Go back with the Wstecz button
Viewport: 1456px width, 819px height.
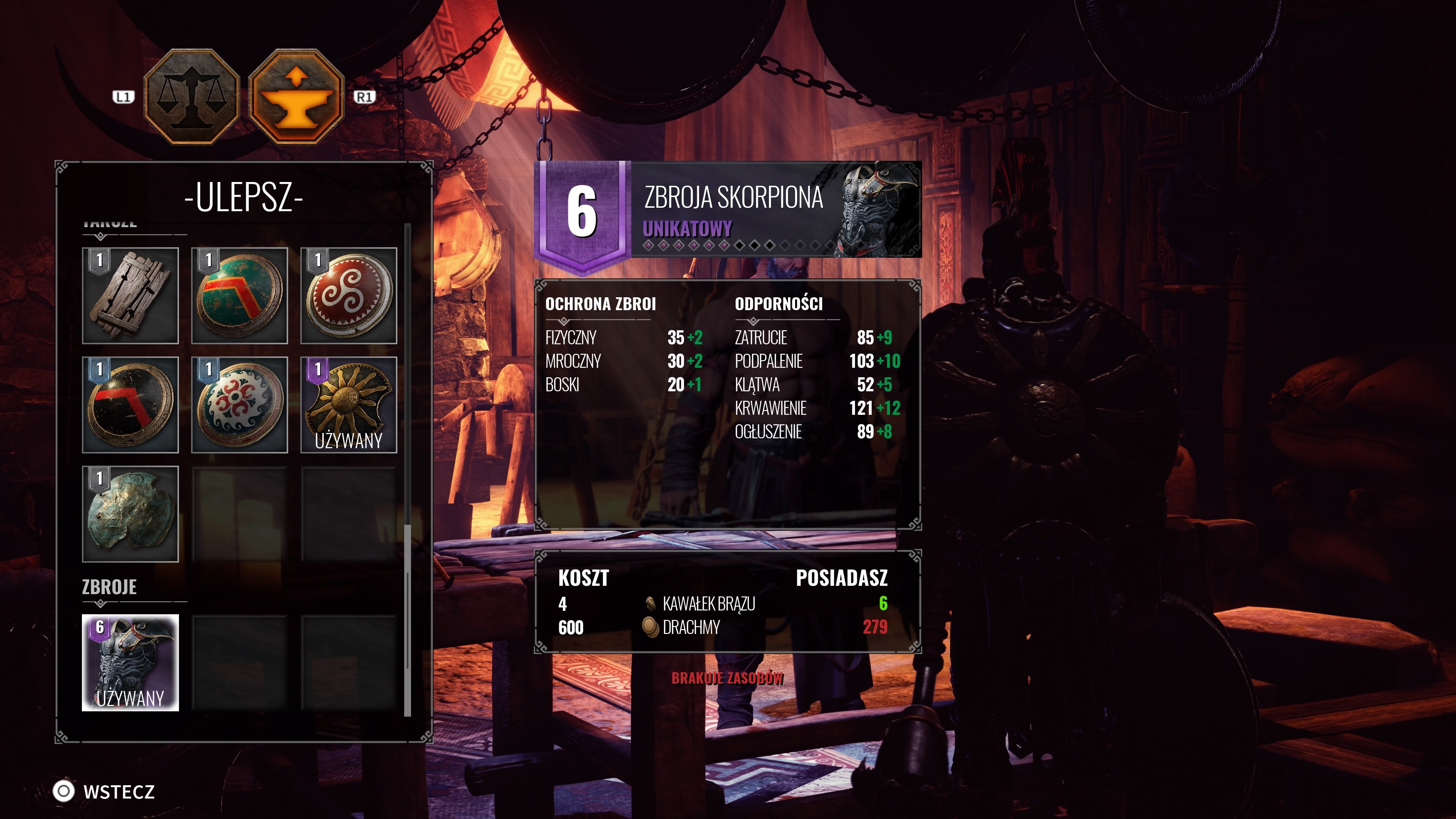pyautogui.click(x=105, y=791)
